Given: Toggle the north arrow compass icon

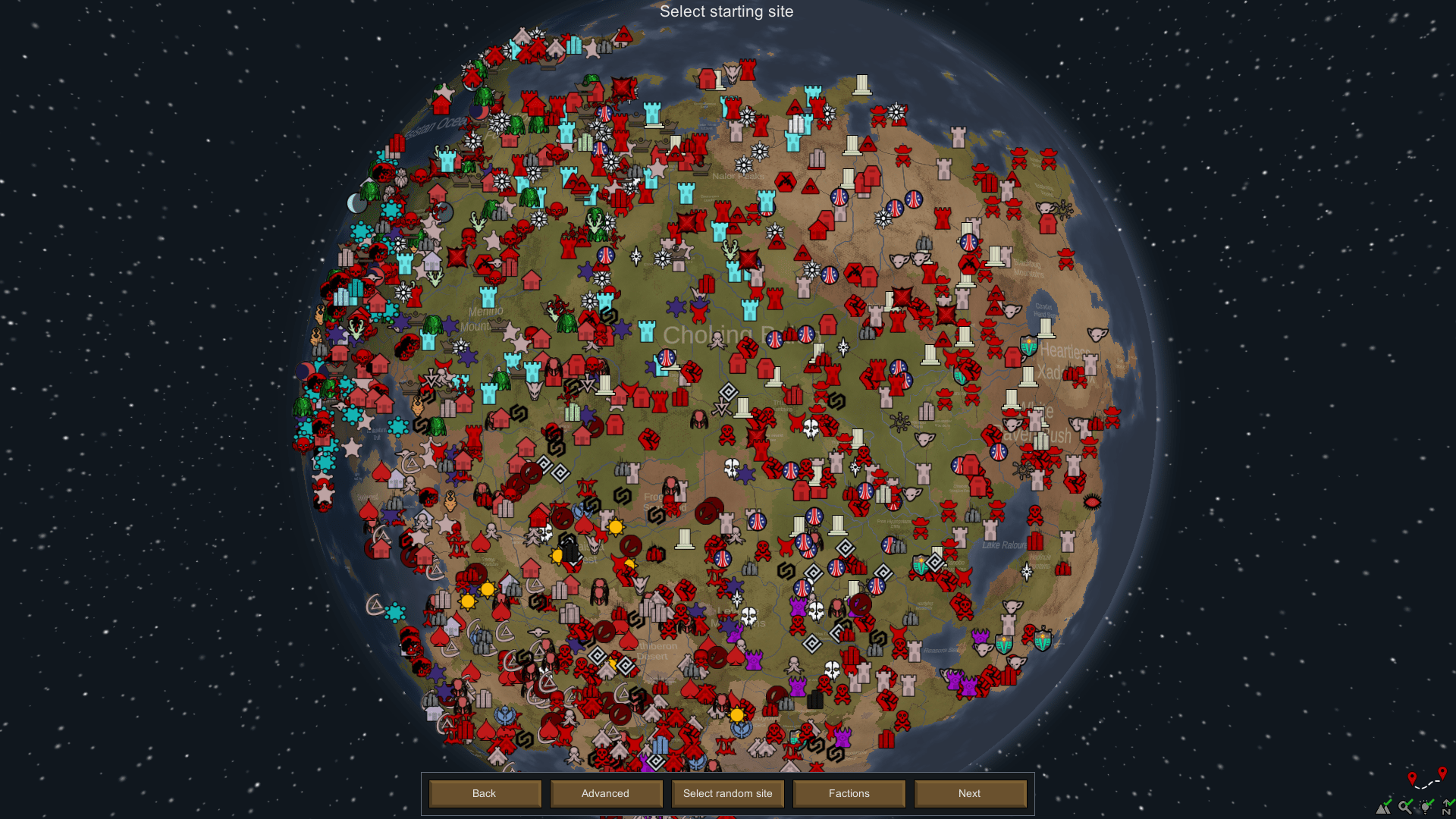Looking at the screenshot, I should tap(1447, 807).
